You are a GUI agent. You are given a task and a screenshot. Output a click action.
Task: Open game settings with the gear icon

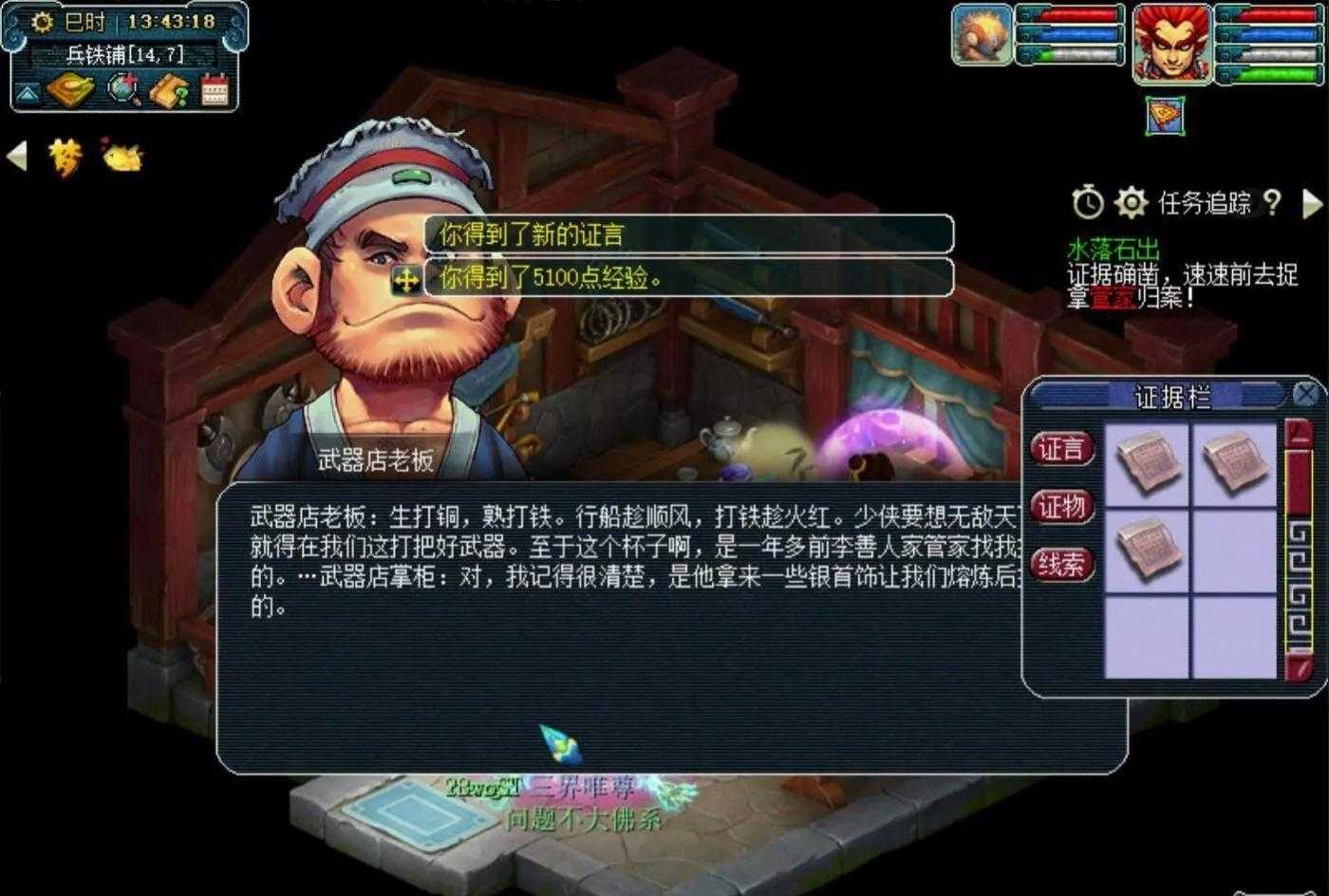[x=41, y=22]
